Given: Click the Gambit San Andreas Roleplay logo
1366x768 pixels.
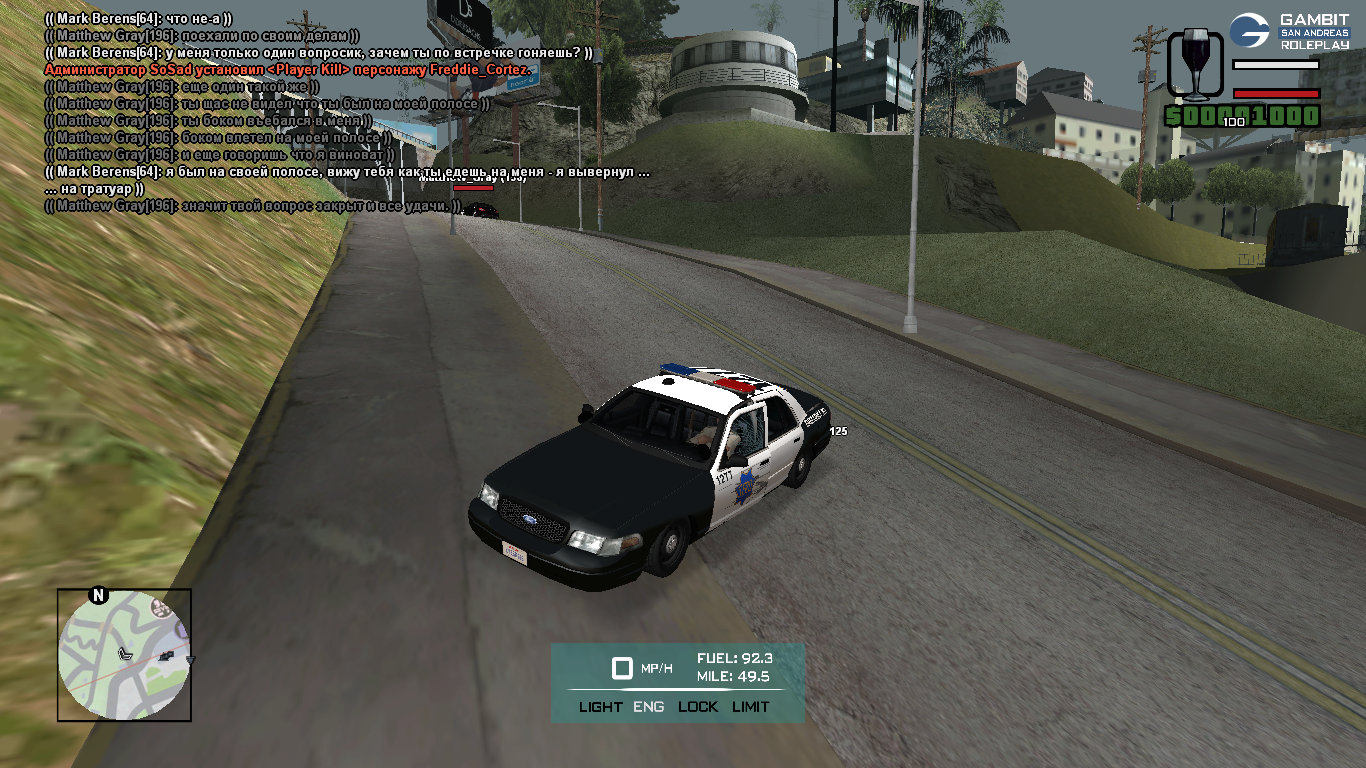Looking at the screenshot, I should pos(1289,31).
